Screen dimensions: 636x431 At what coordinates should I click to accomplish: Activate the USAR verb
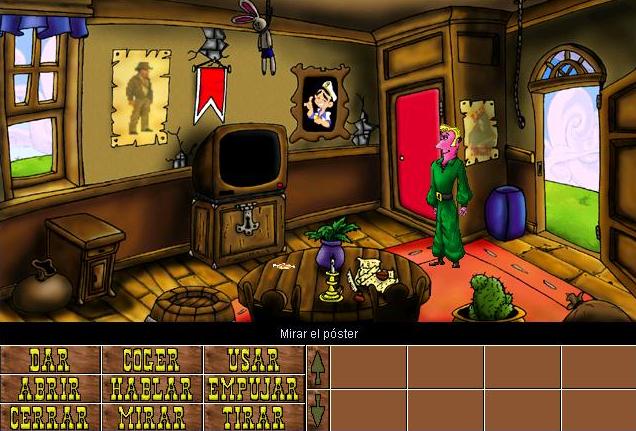point(253,360)
